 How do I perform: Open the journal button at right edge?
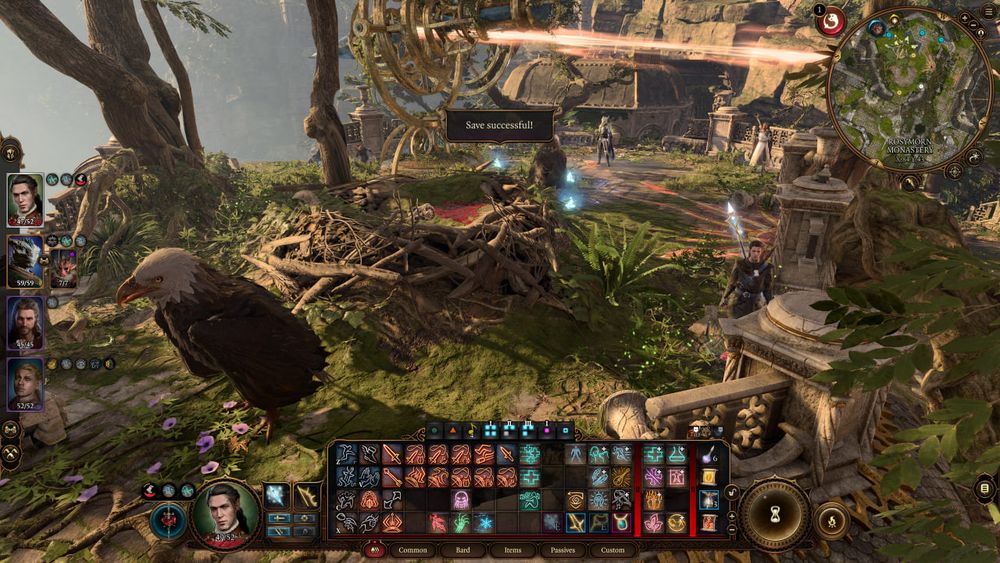(x=986, y=489)
